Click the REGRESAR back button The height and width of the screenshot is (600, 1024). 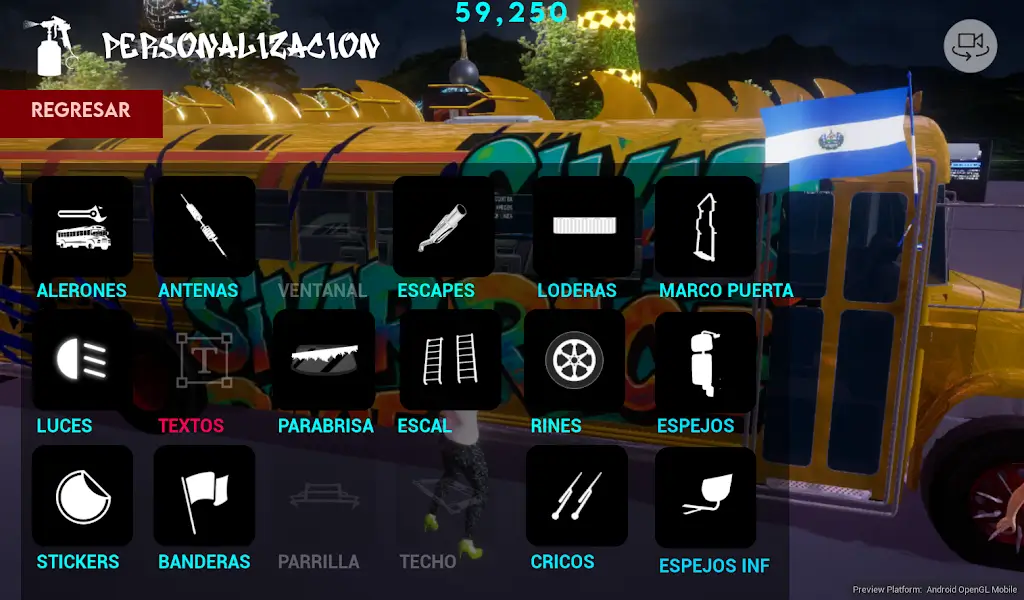(81, 112)
